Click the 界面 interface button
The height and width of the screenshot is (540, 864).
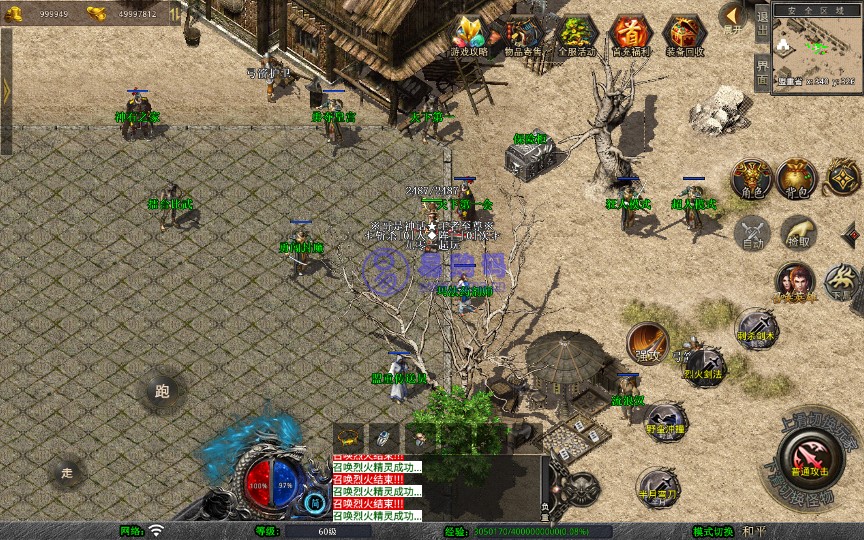point(762,75)
